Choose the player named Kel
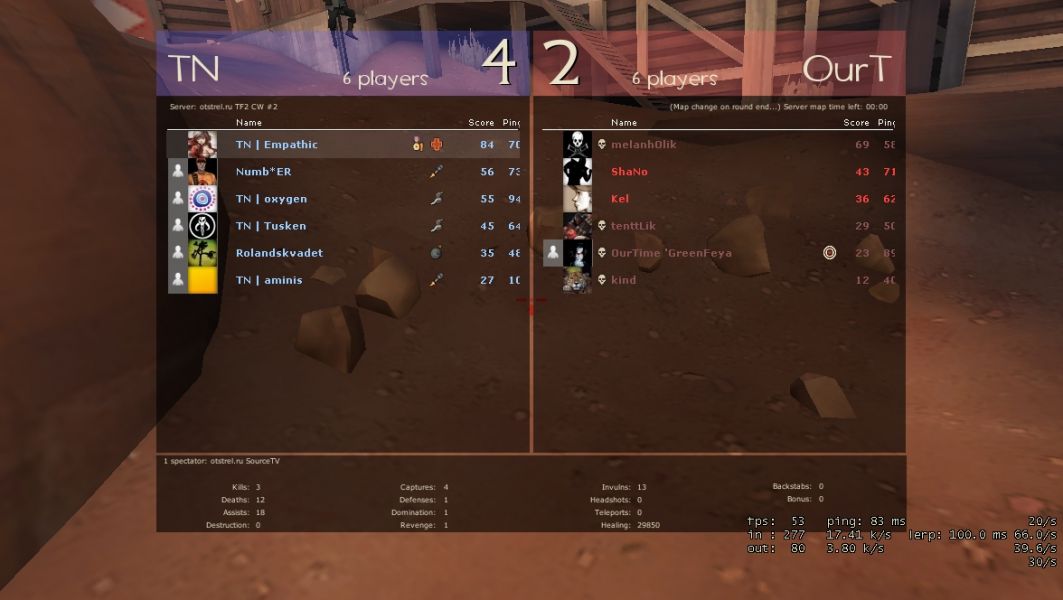Image resolution: width=1063 pixels, height=600 pixels. click(620, 199)
